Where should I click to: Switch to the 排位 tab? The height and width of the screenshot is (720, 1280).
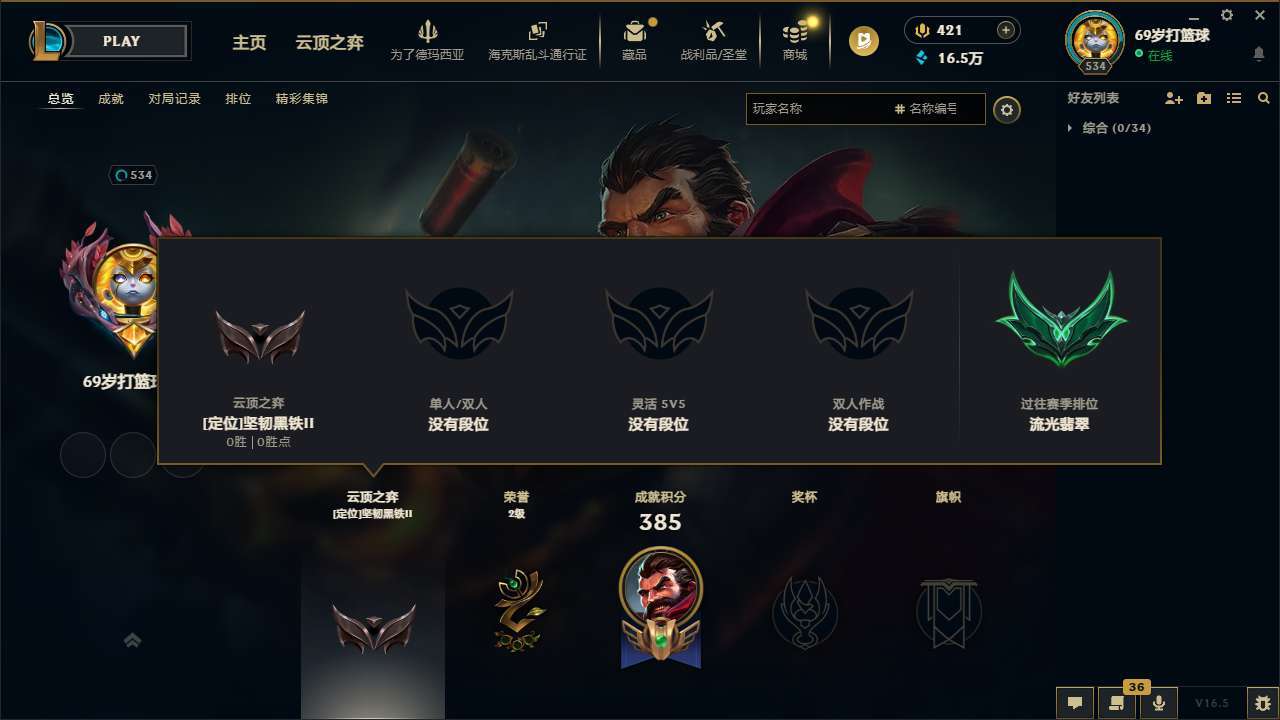click(238, 98)
